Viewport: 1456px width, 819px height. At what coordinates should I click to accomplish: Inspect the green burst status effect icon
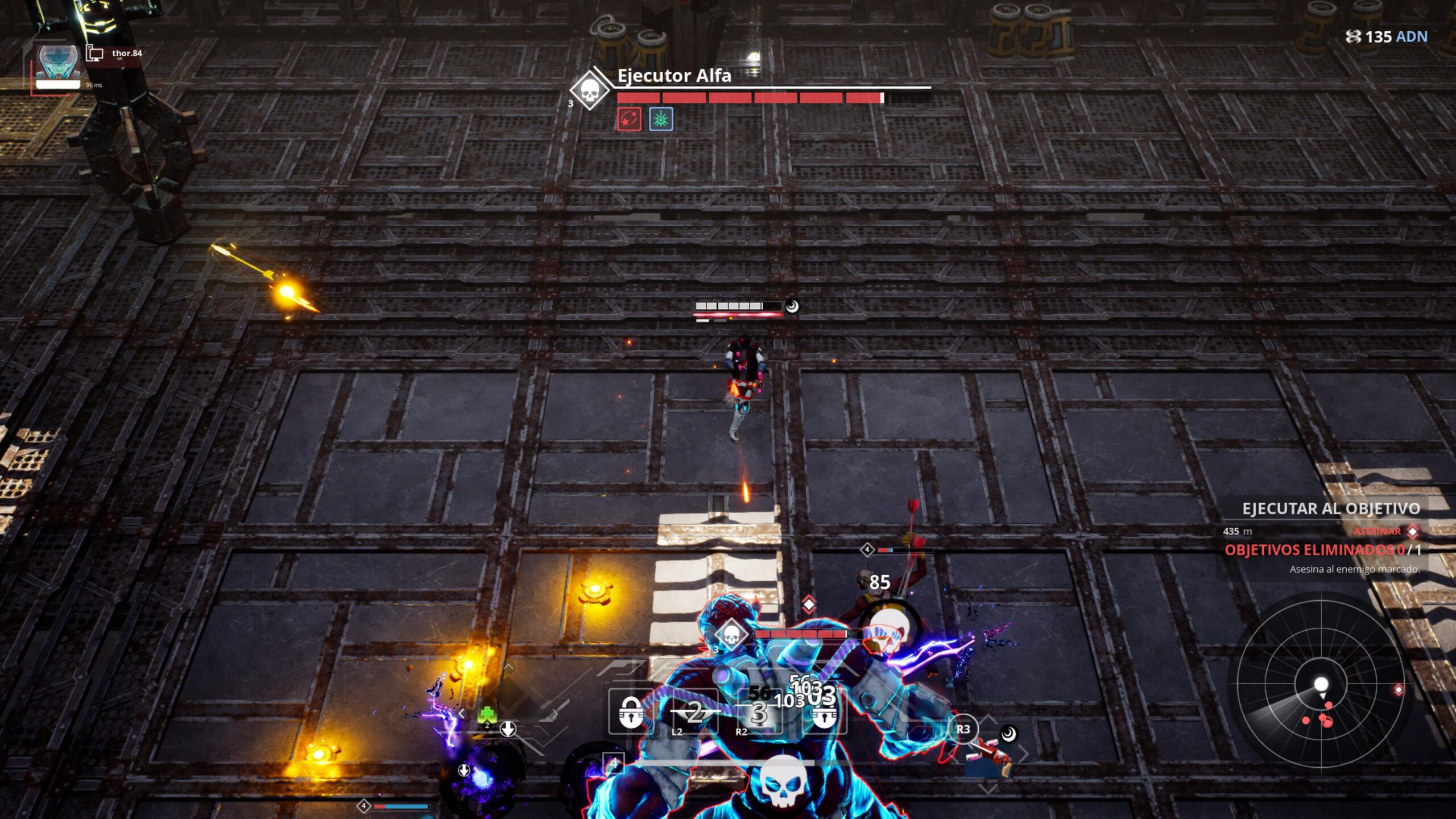pos(661,119)
